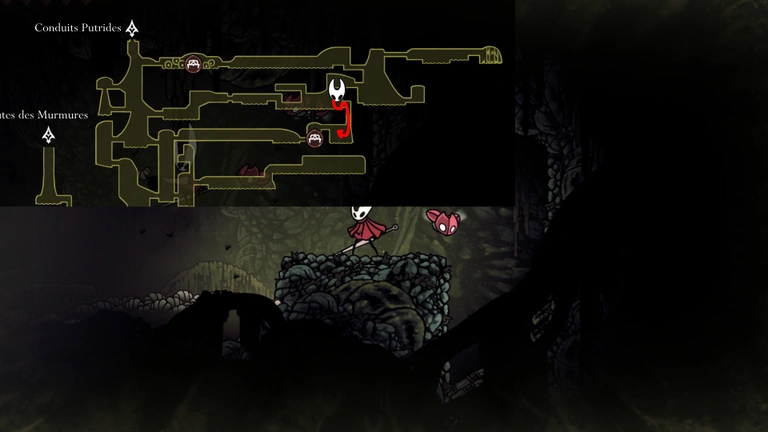Select the Conduits Putrides area exit marker
This screenshot has width=768, height=432.
pos(132,28)
